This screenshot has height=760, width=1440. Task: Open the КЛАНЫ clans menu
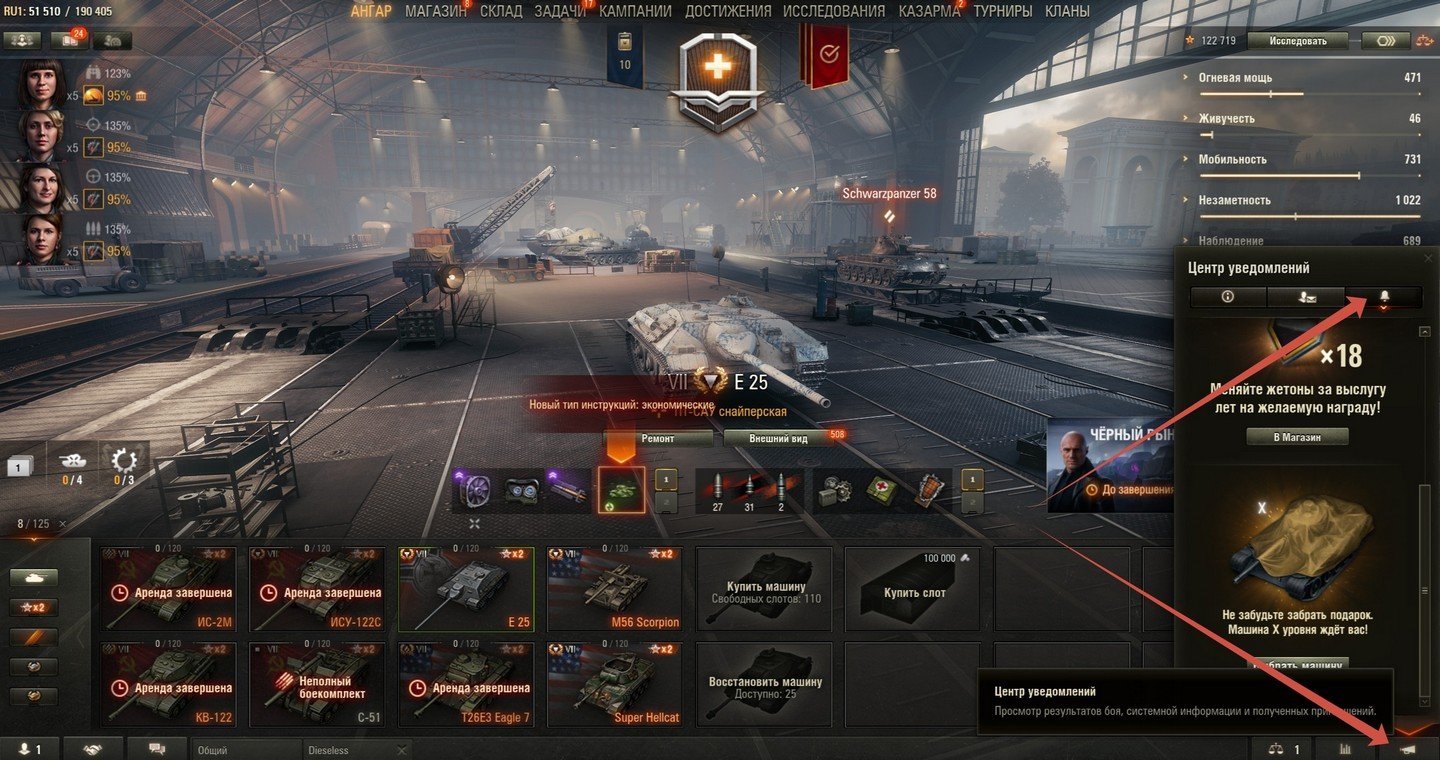[1067, 12]
